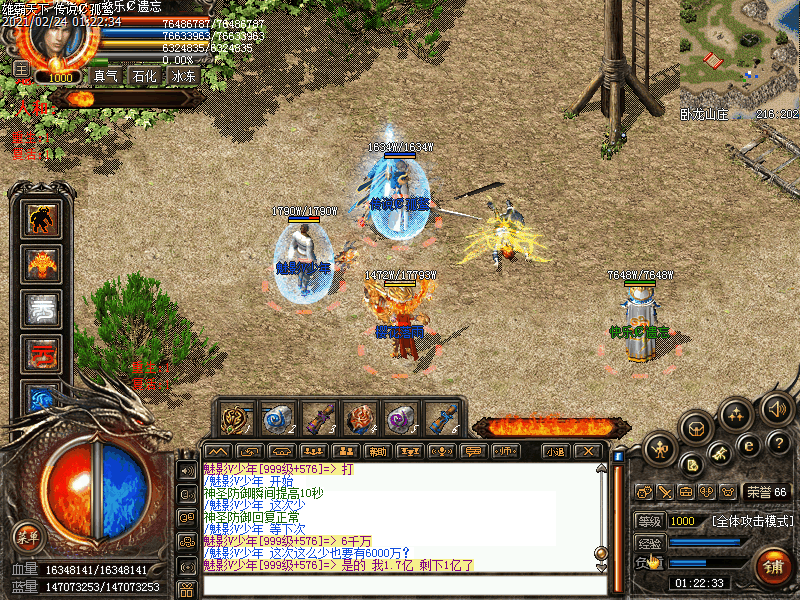The height and width of the screenshot is (600, 800).
Task: Activate the dark demon silhouette skill icon
Action: pos(42,219)
